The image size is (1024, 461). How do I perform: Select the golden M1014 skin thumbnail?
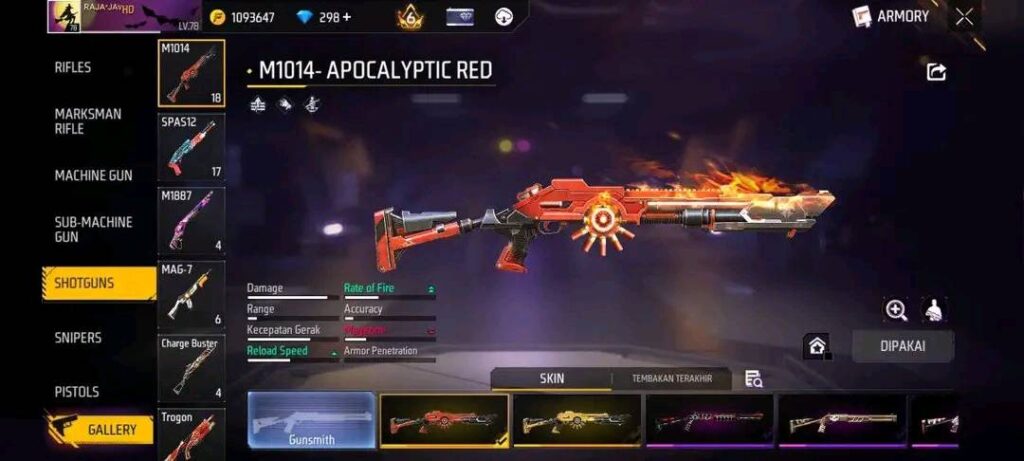point(577,420)
